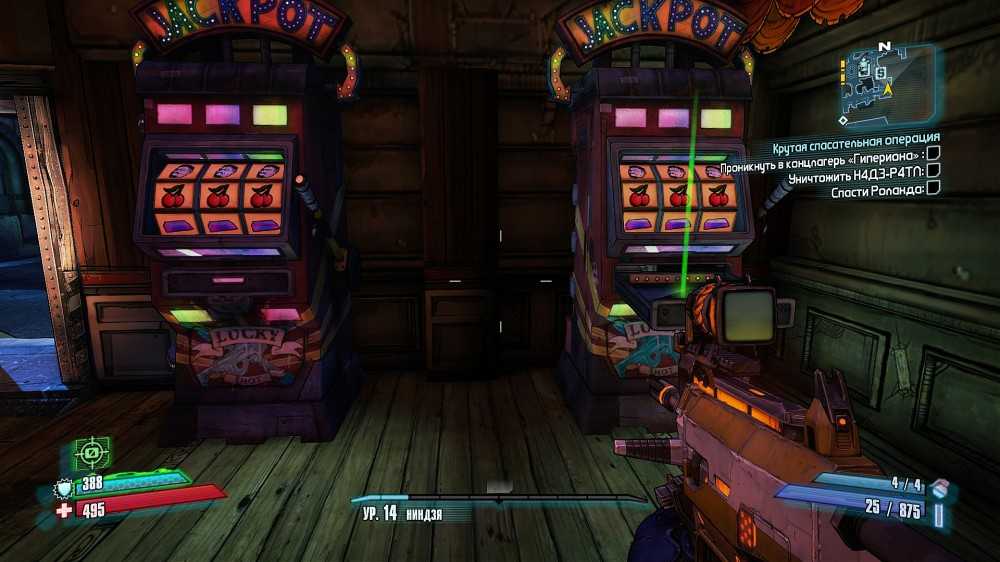The height and width of the screenshot is (562, 1000).
Task: Tick the «Спасти Роланда» objective checkbox
Action: 933,187
